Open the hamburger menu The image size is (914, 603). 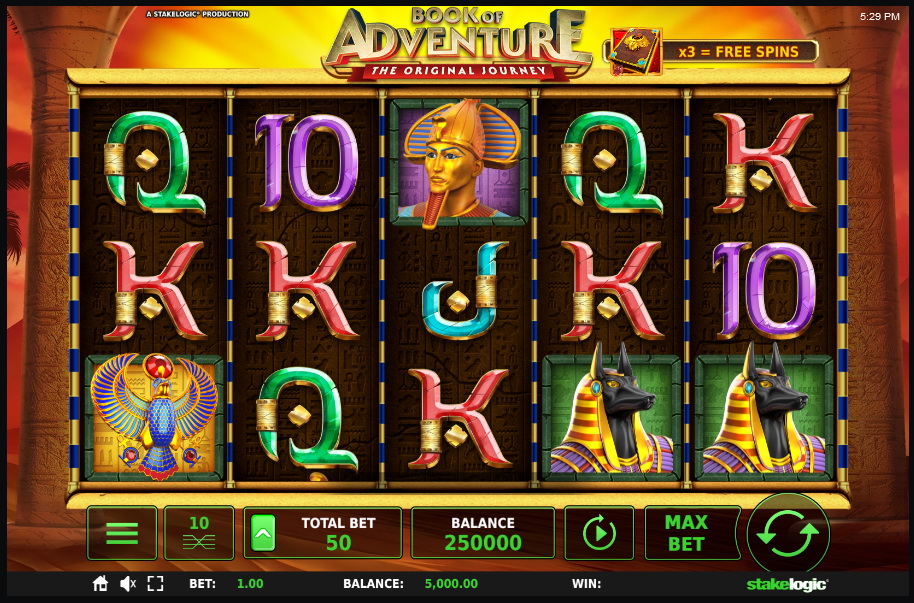tap(122, 532)
